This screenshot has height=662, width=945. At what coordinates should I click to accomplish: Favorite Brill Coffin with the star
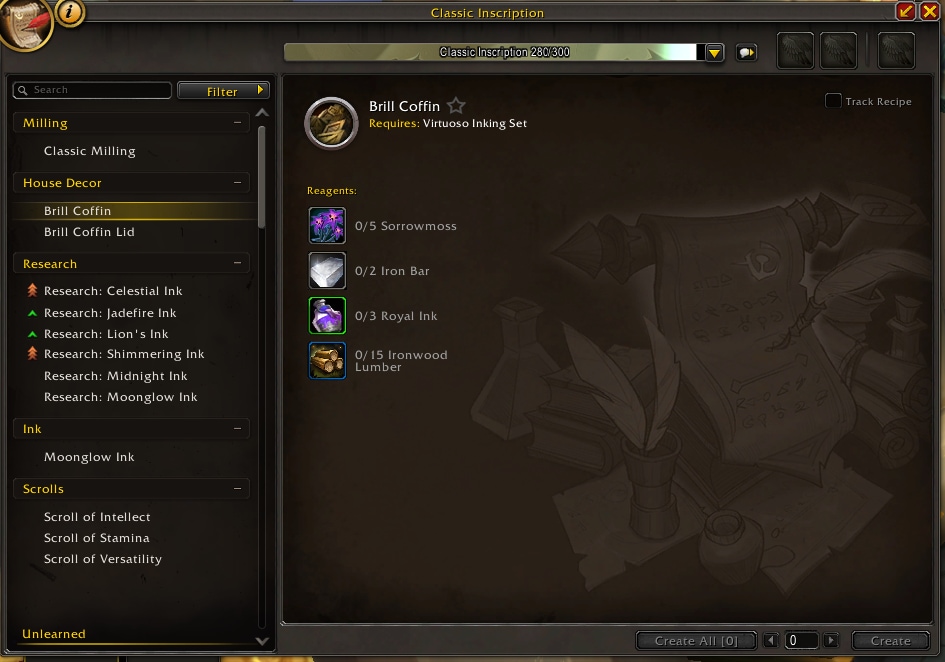tap(456, 106)
